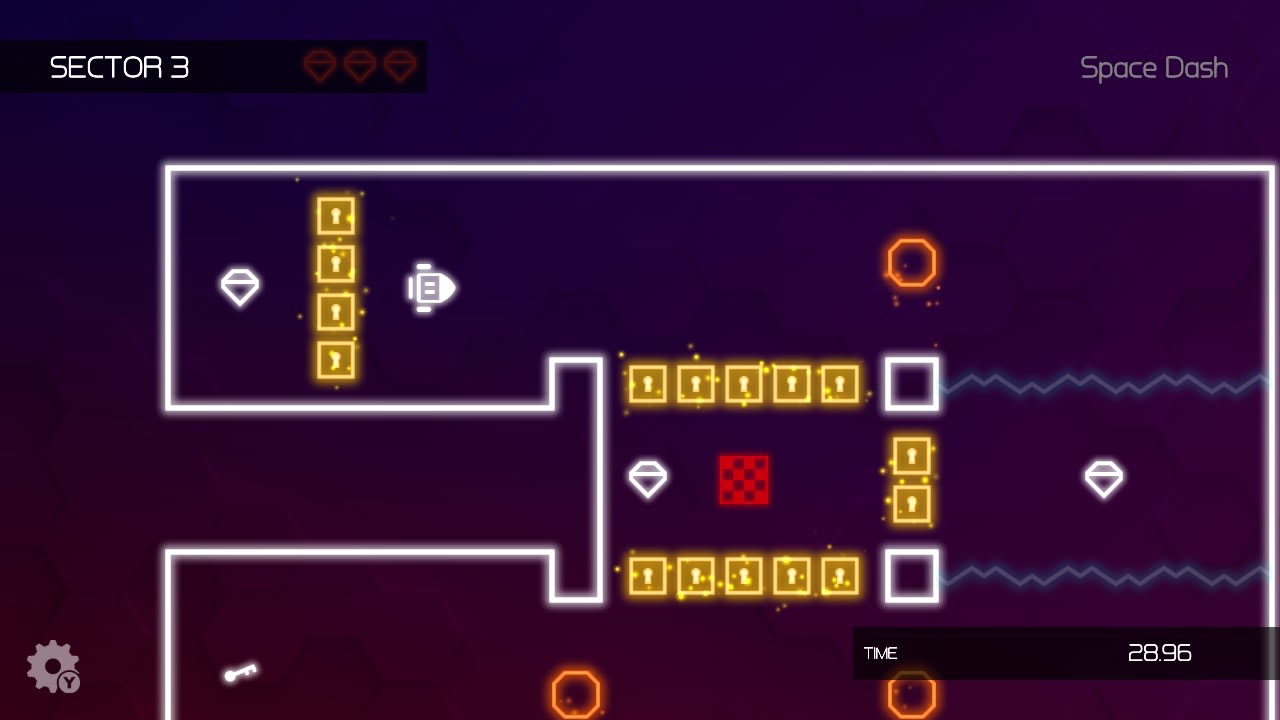1280x720 pixels.
Task: Click the orange octagon near the top wall
Action: (x=911, y=263)
